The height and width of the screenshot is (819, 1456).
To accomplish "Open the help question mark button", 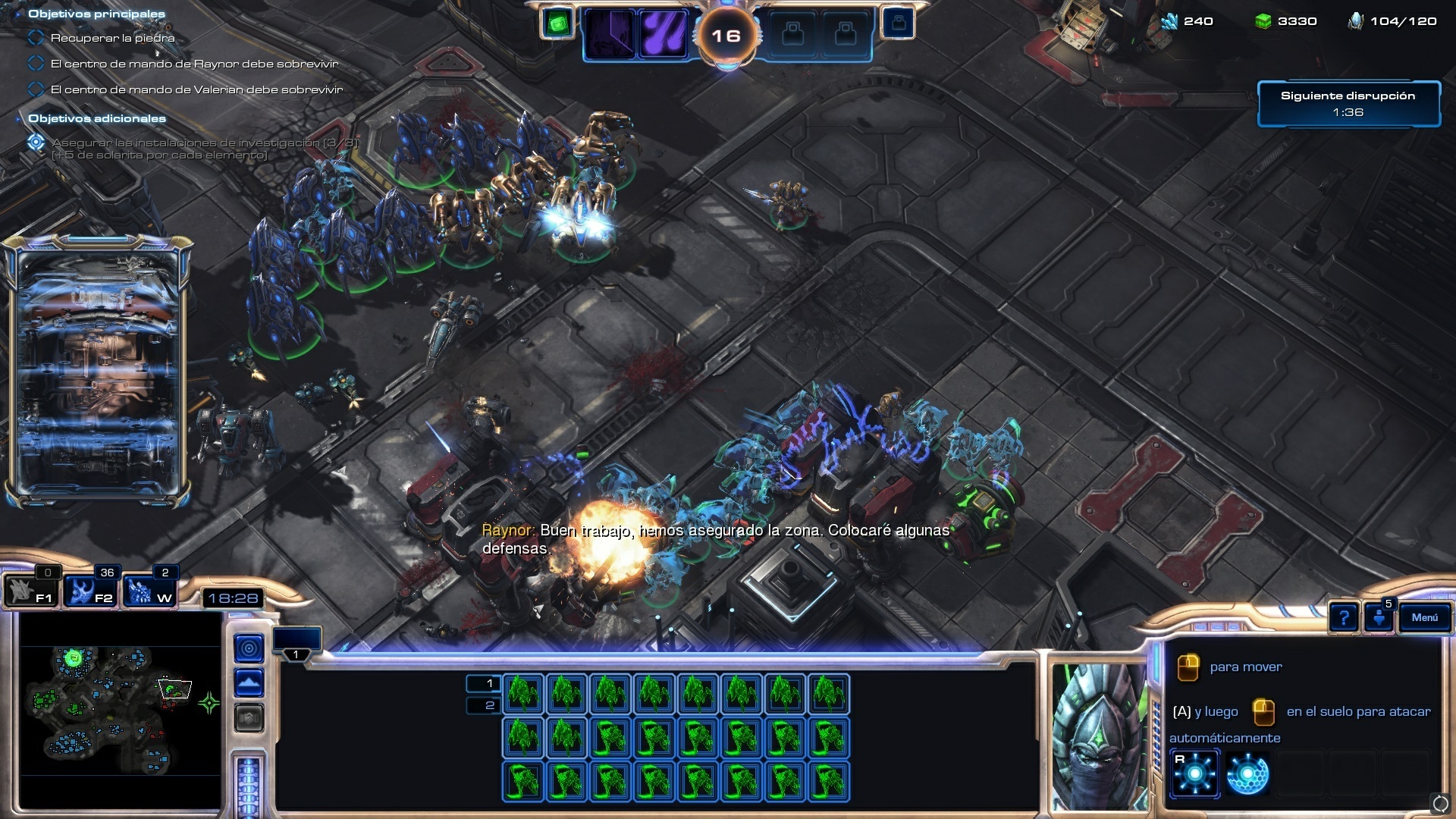I will [1343, 618].
